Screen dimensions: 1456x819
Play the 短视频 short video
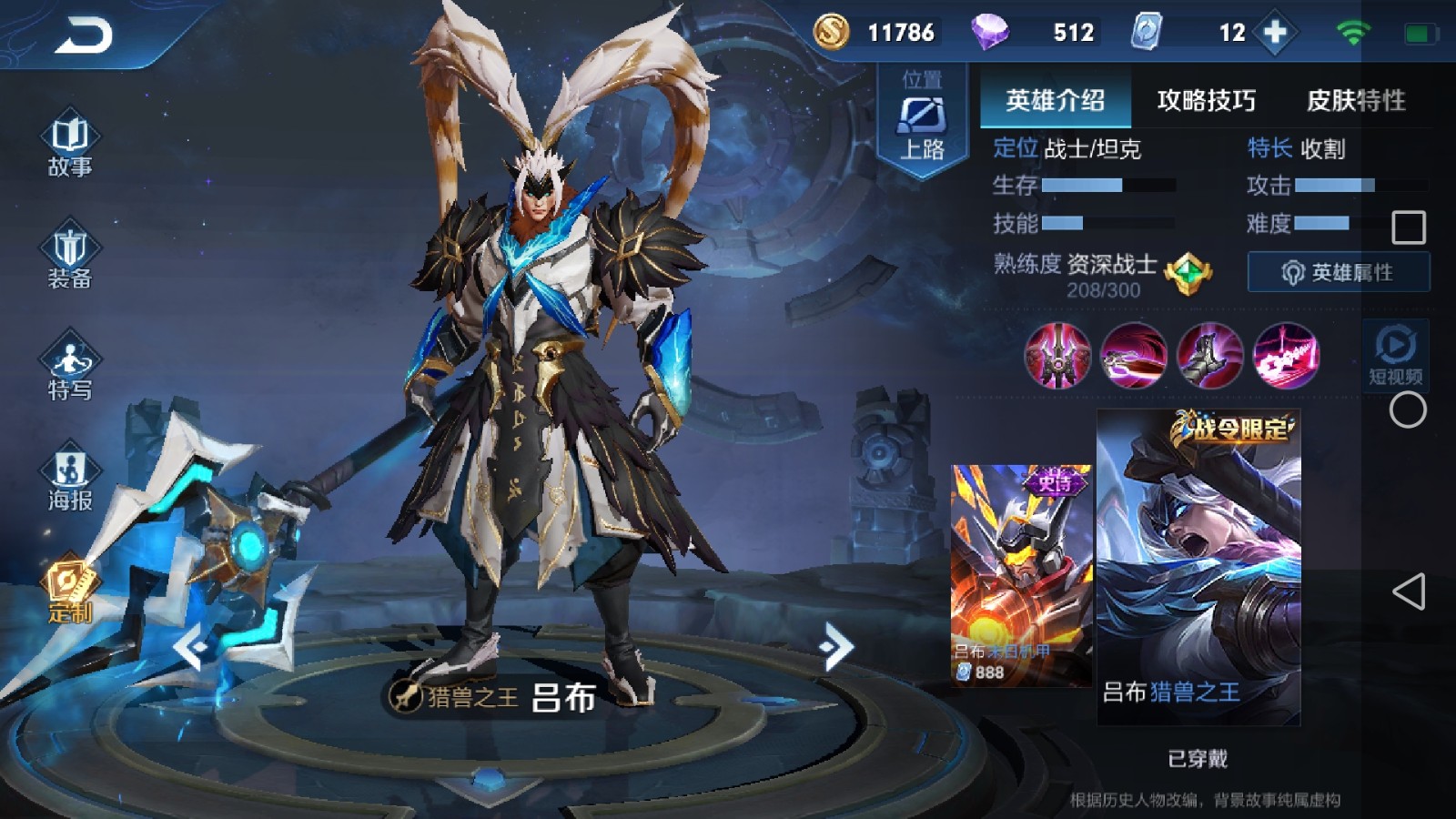click(1395, 354)
